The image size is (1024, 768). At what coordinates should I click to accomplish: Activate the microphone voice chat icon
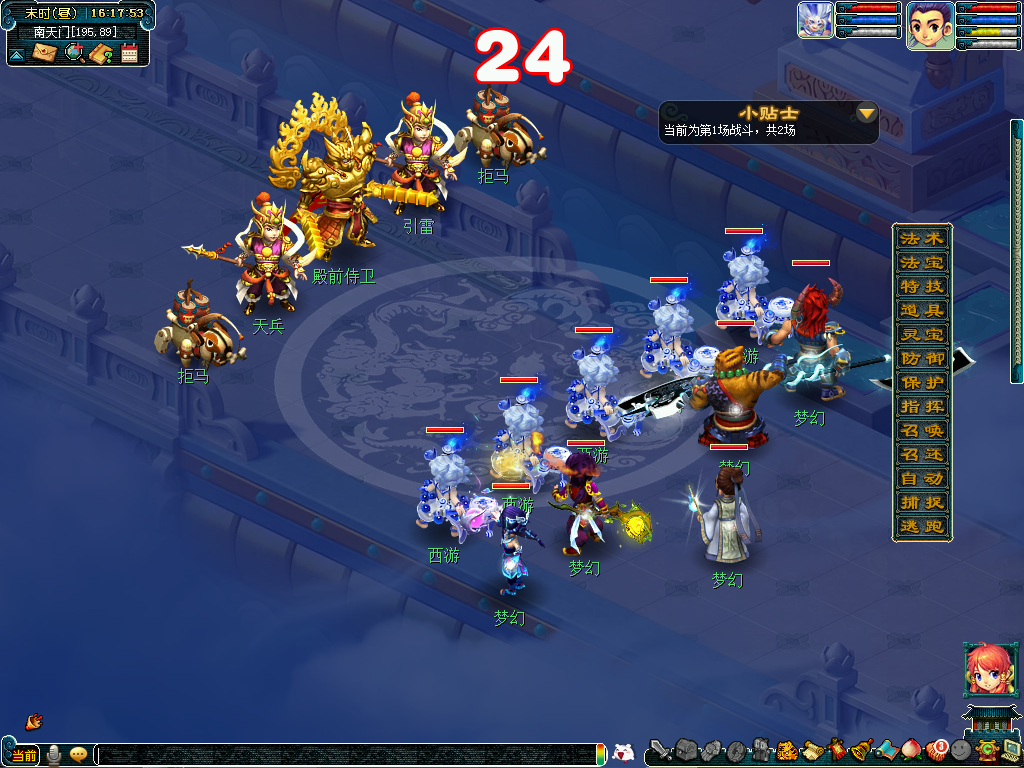click(x=53, y=755)
